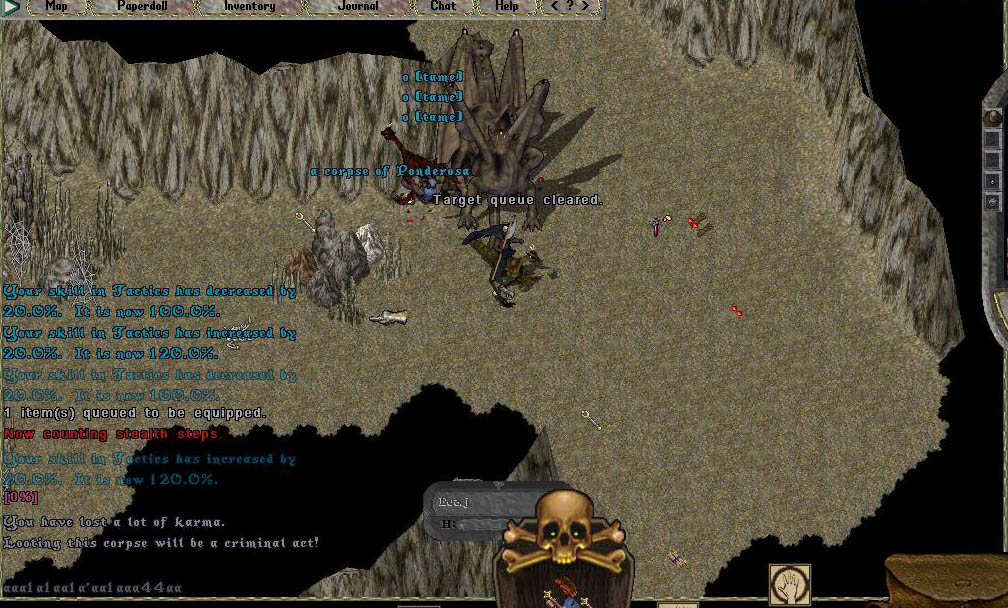Screen dimensions: 1008x608
Task: Activate the hand spell icon
Action: (789, 583)
